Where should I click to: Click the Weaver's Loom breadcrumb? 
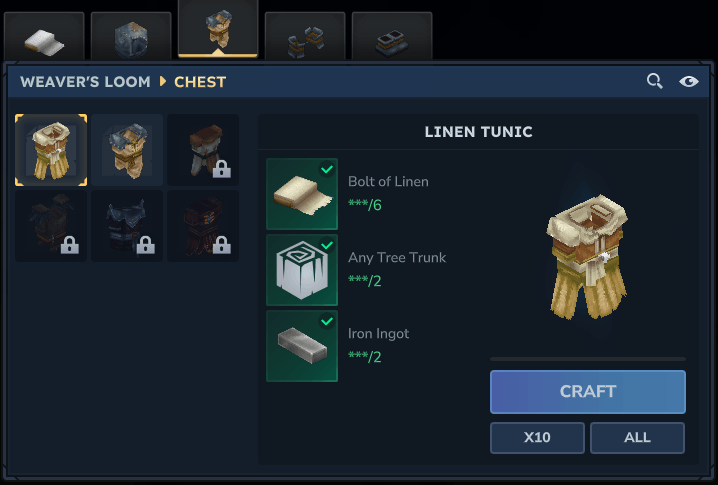coord(85,81)
